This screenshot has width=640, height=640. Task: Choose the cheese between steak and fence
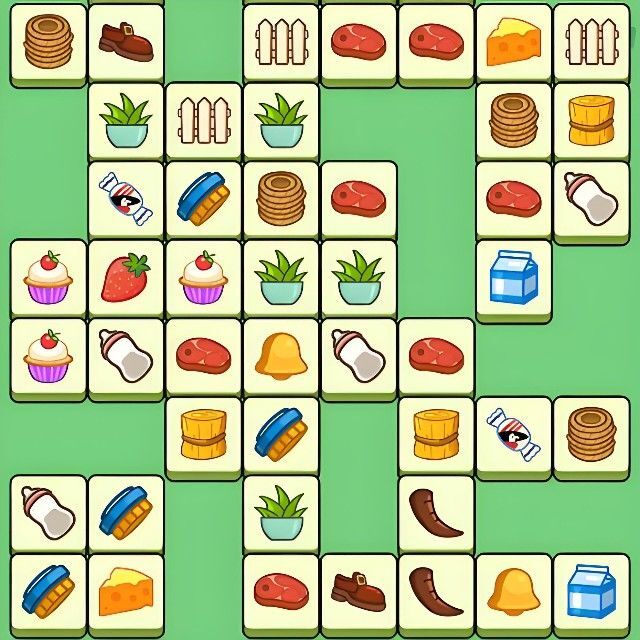point(514,40)
